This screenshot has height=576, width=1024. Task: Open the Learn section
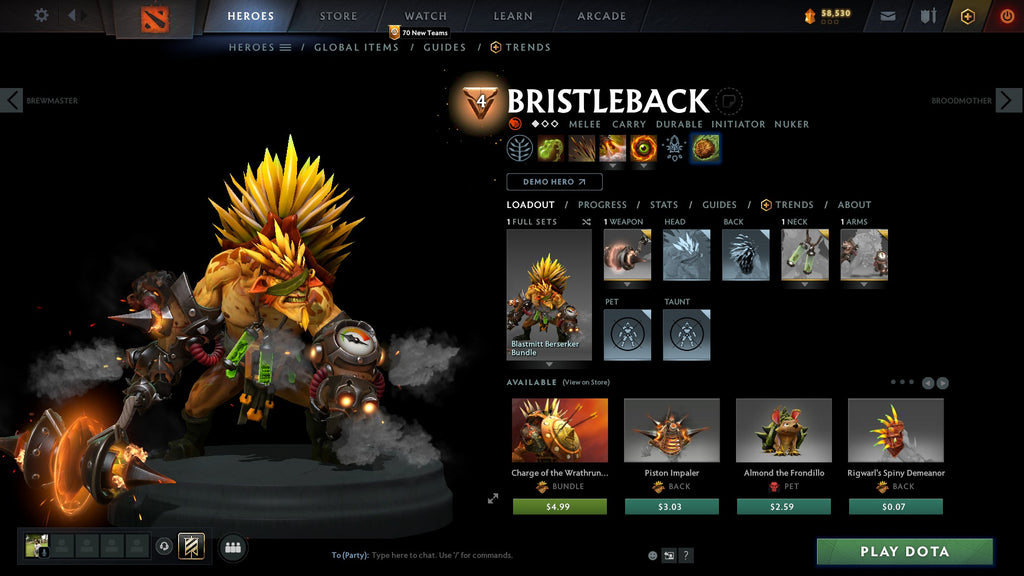click(513, 16)
